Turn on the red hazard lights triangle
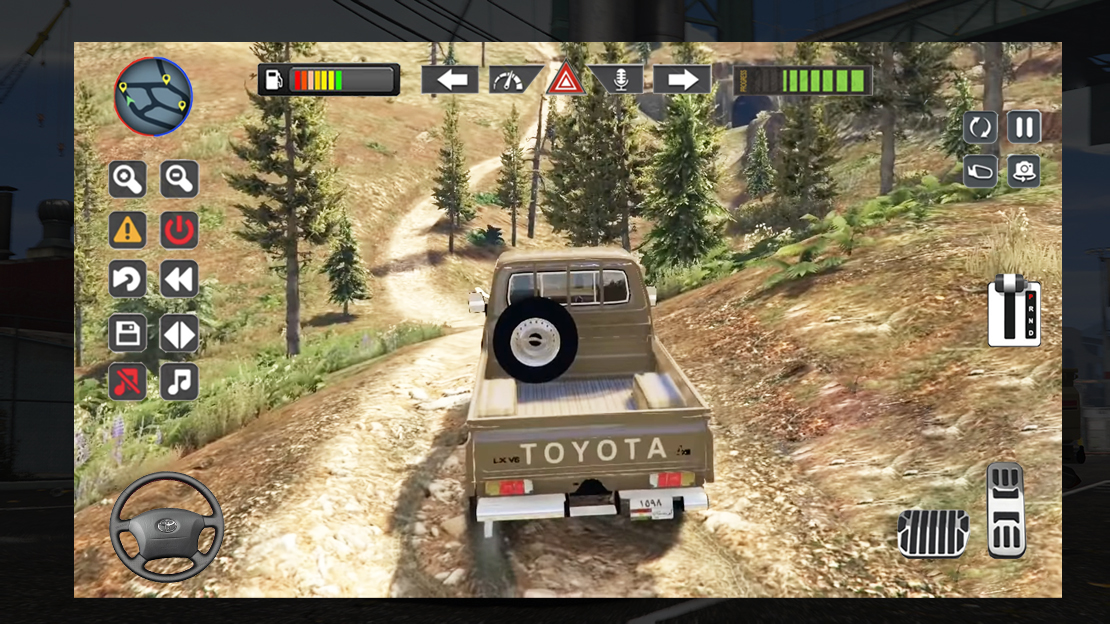 pos(565,79)
